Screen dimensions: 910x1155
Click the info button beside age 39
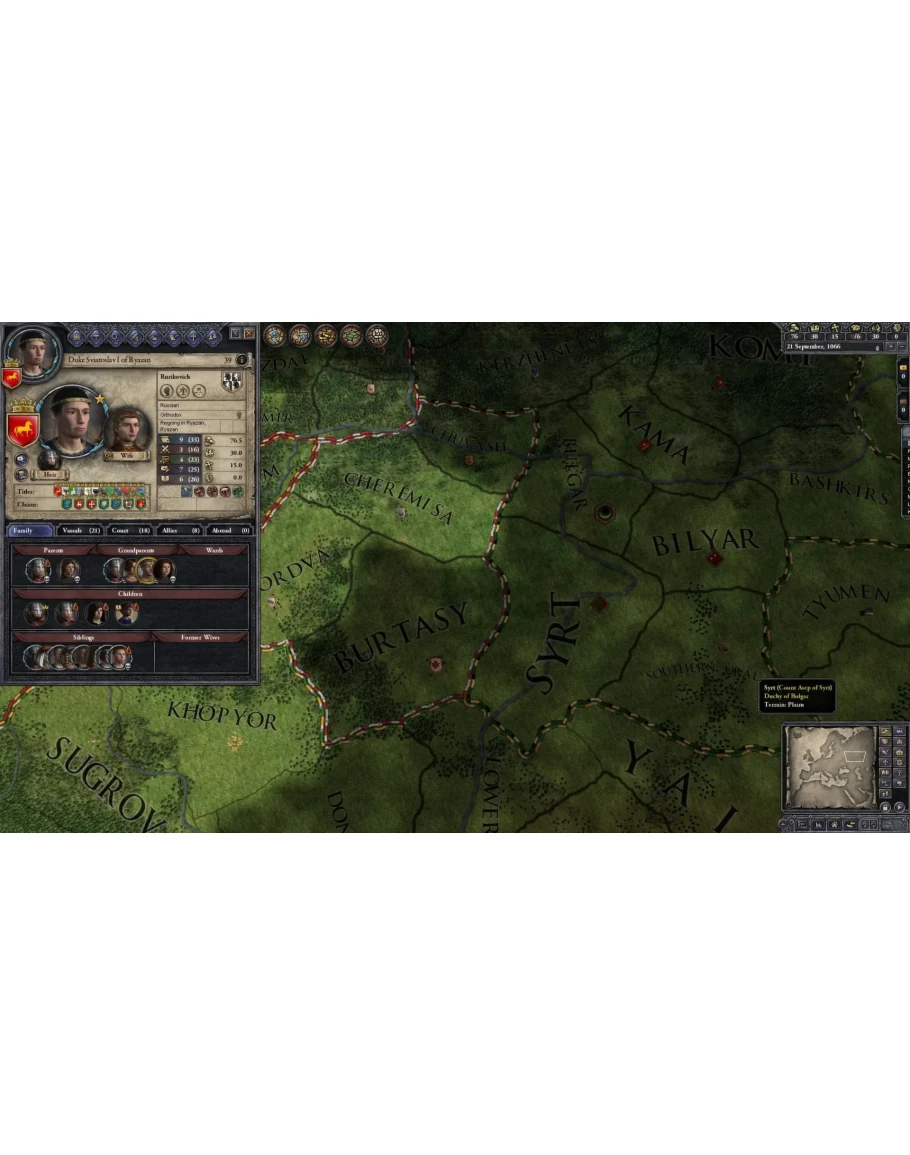242,359
